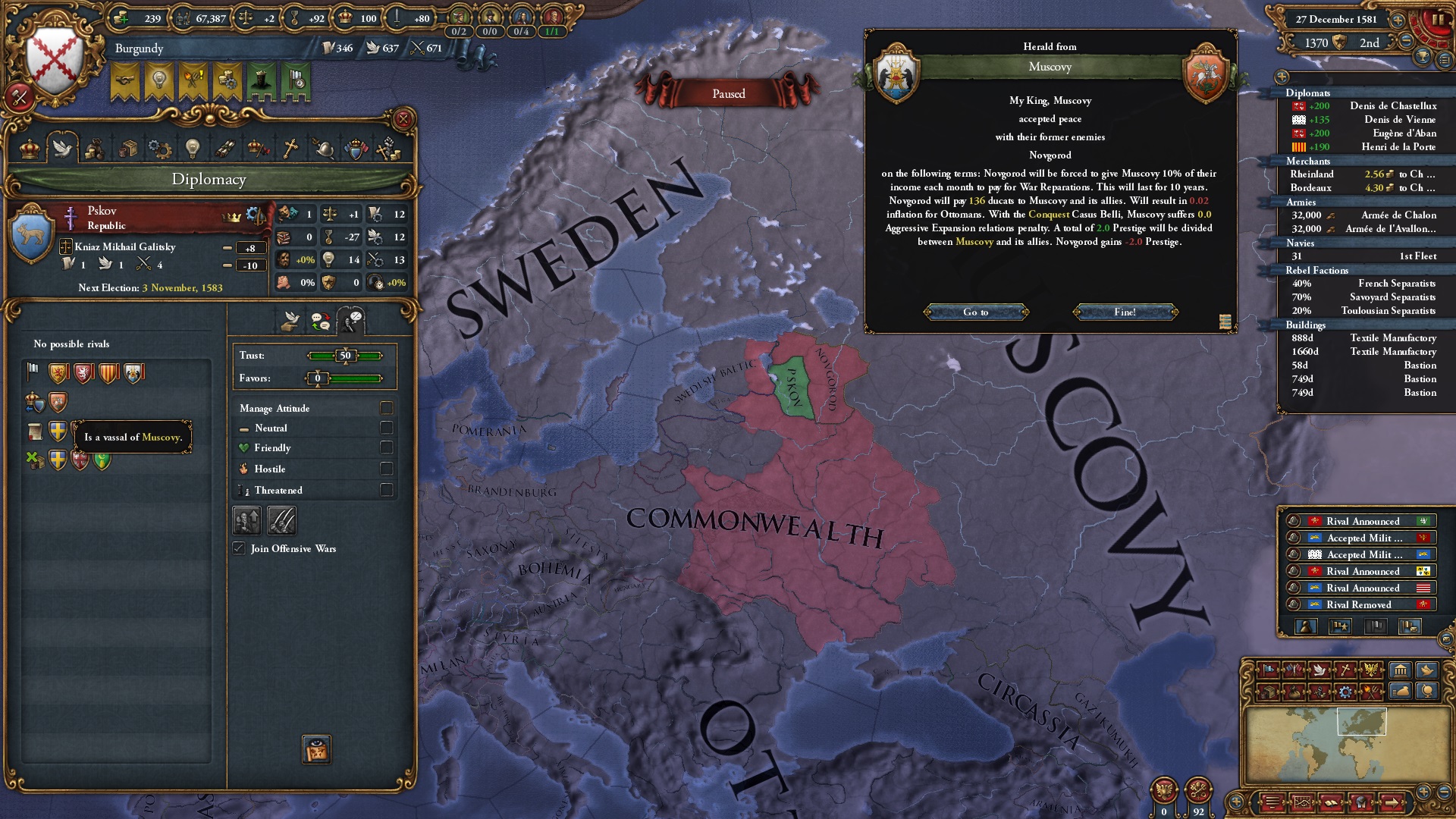The image size is (1456, 819).
Task: Set attitude to Hostile via its checkbox
Action: [385, 469]
